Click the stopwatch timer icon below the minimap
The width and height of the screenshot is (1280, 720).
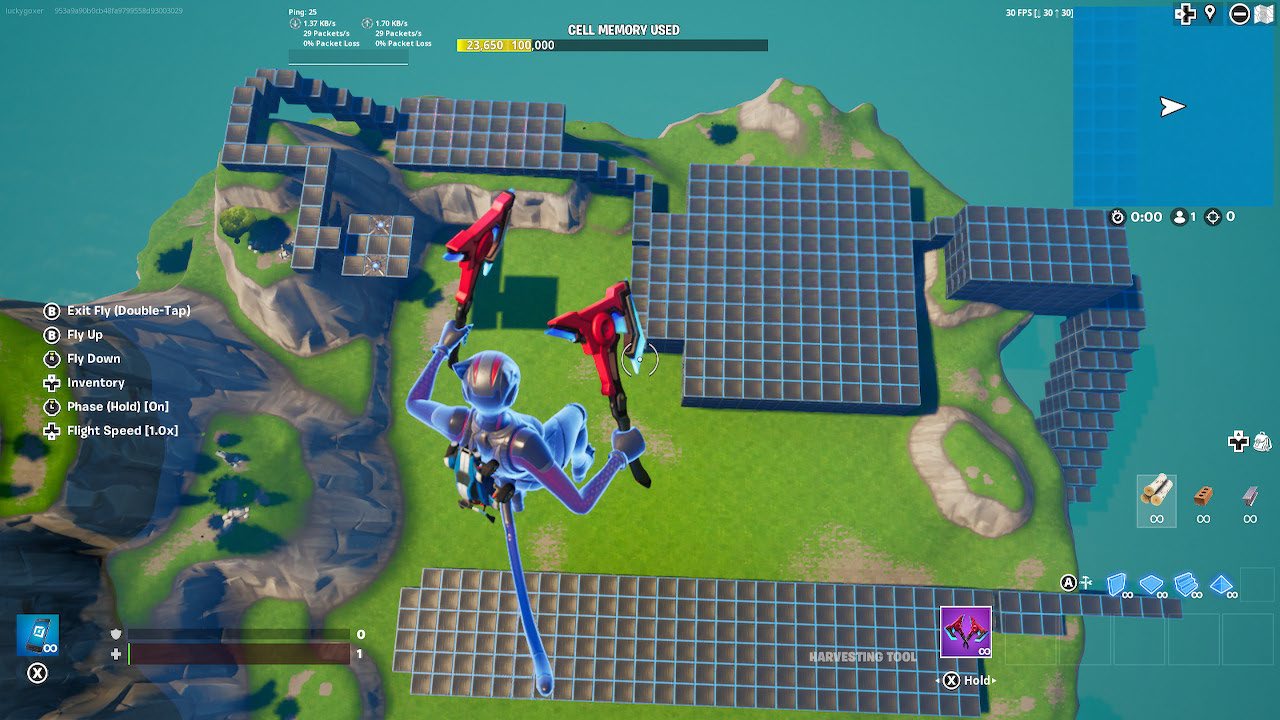[1120, 216]
